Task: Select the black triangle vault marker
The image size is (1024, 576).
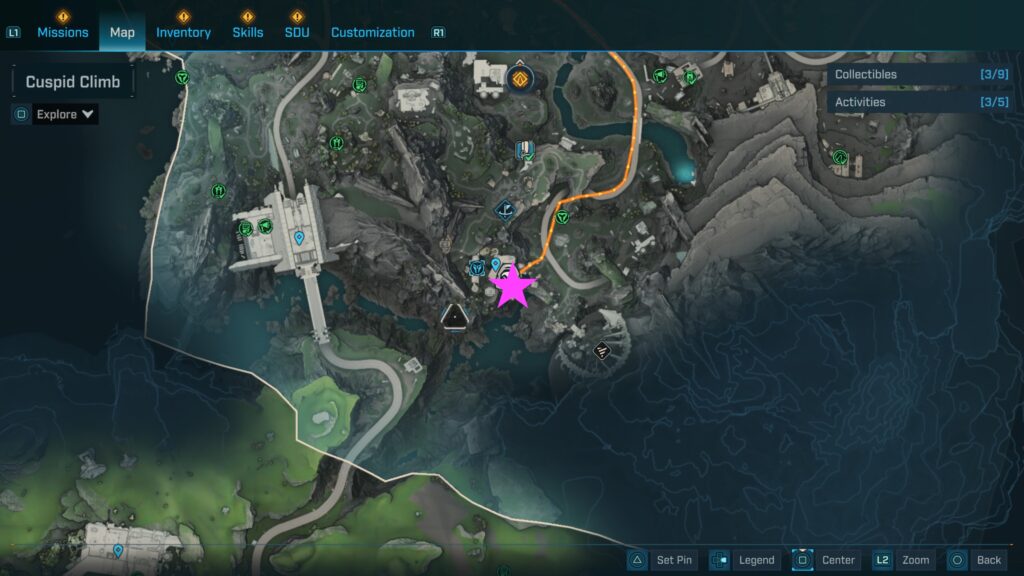Action: pos(454,317)
